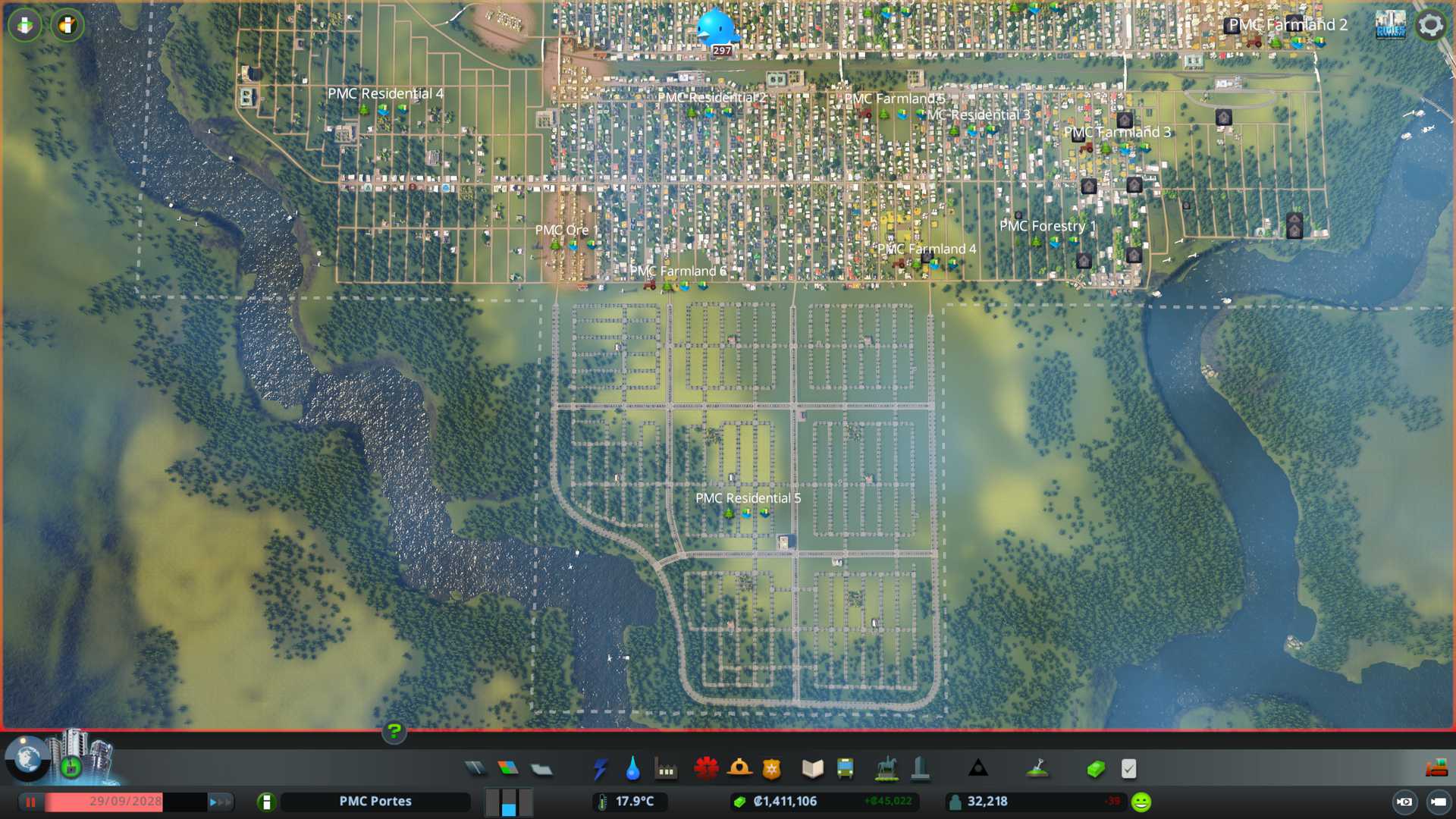Open the Garbage and Industry factory menu
Viewport: 1456px width, 819px height.
point(666,769)
